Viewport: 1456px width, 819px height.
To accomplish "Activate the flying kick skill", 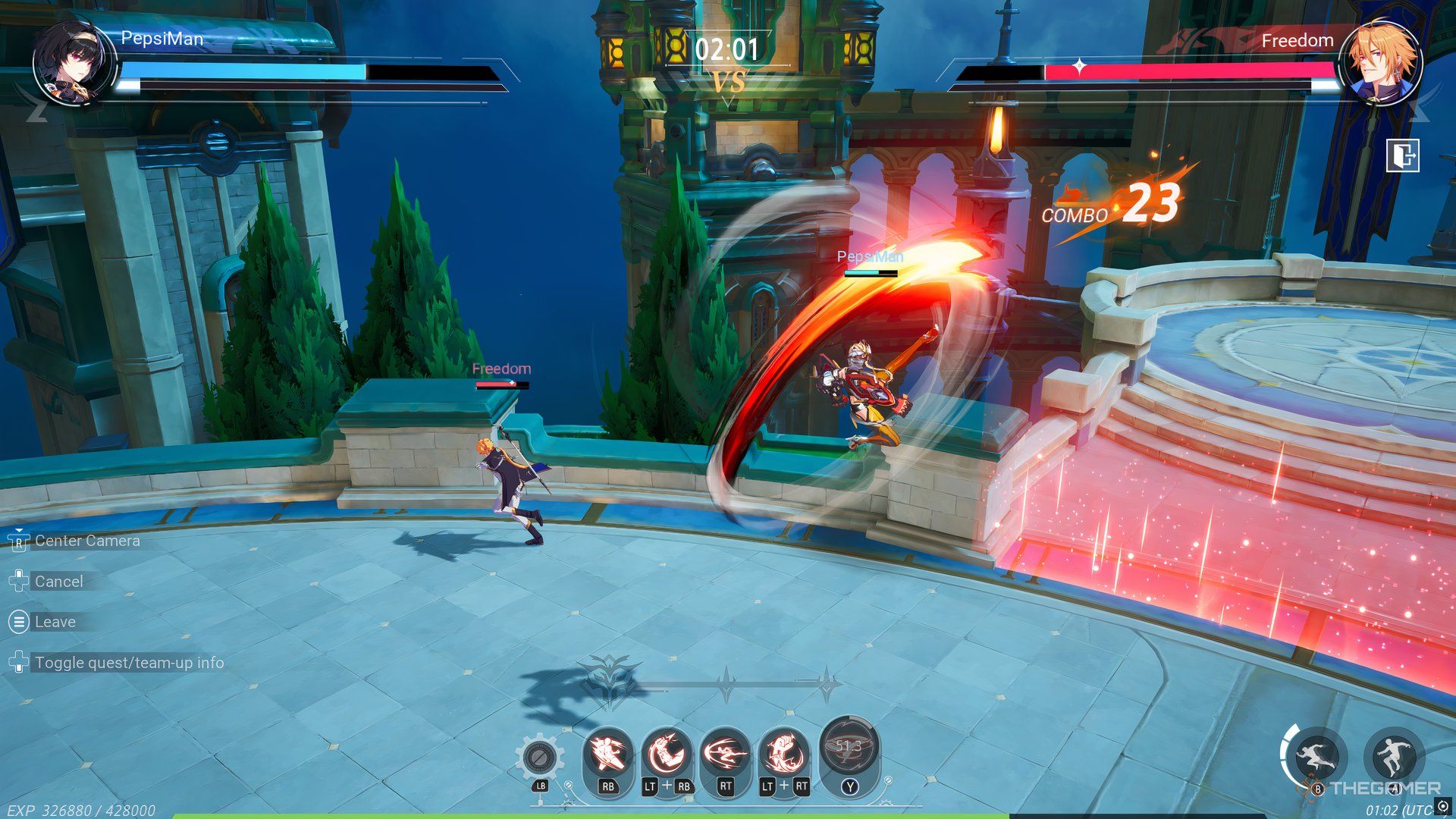I will coord(607,753).
